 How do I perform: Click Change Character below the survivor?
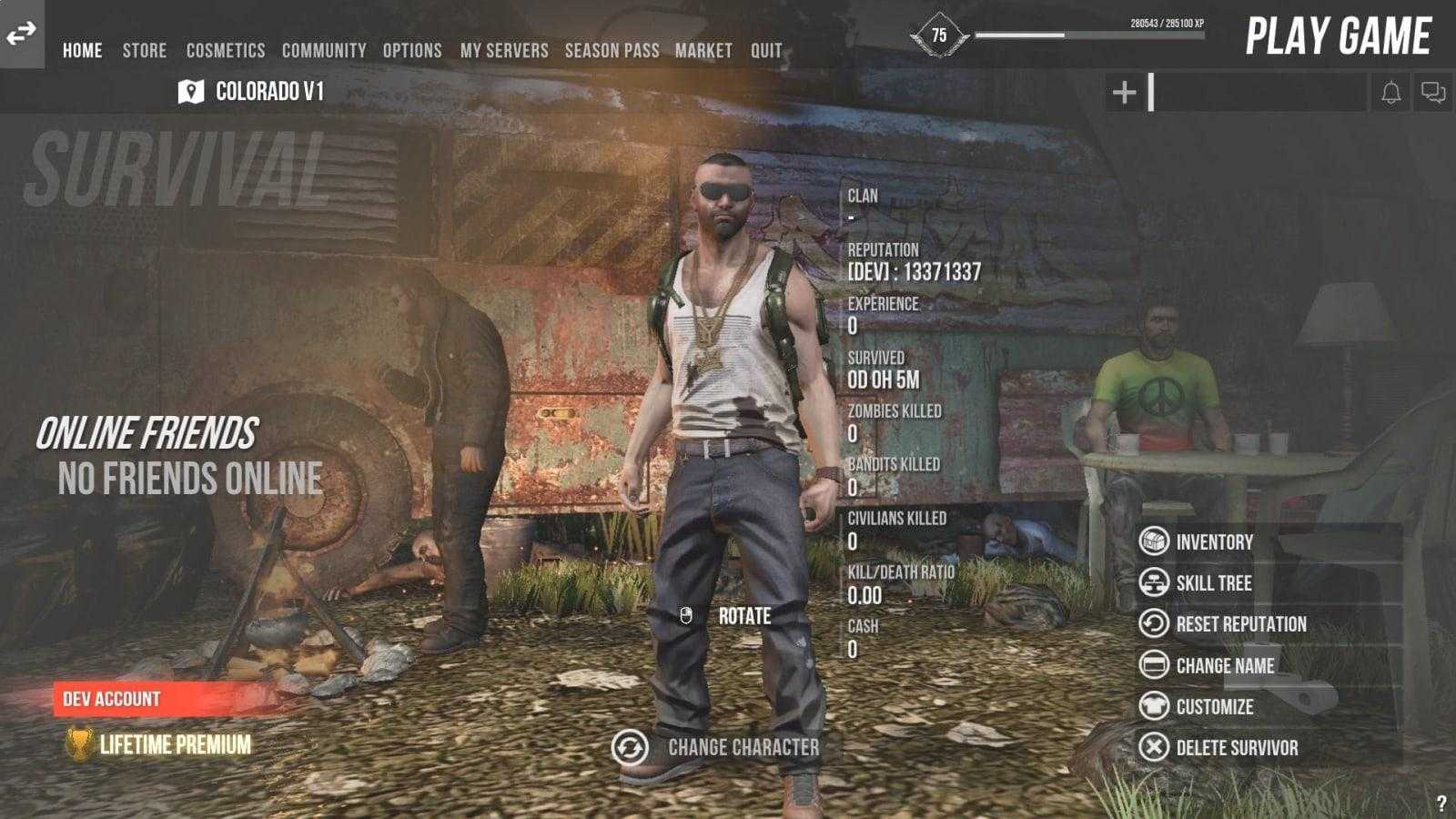743,748
